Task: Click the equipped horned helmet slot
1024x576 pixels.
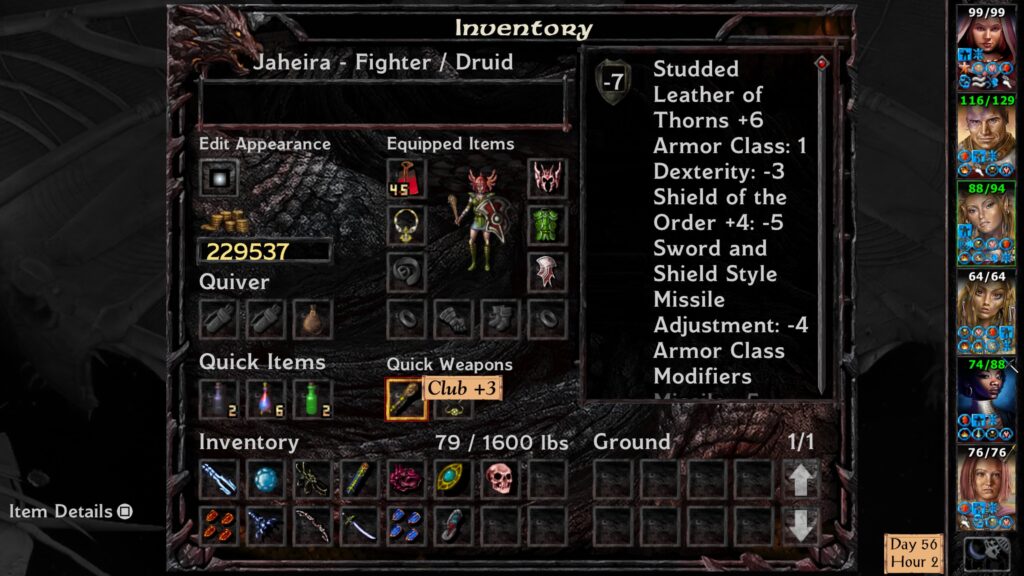Action: point(547,178)
